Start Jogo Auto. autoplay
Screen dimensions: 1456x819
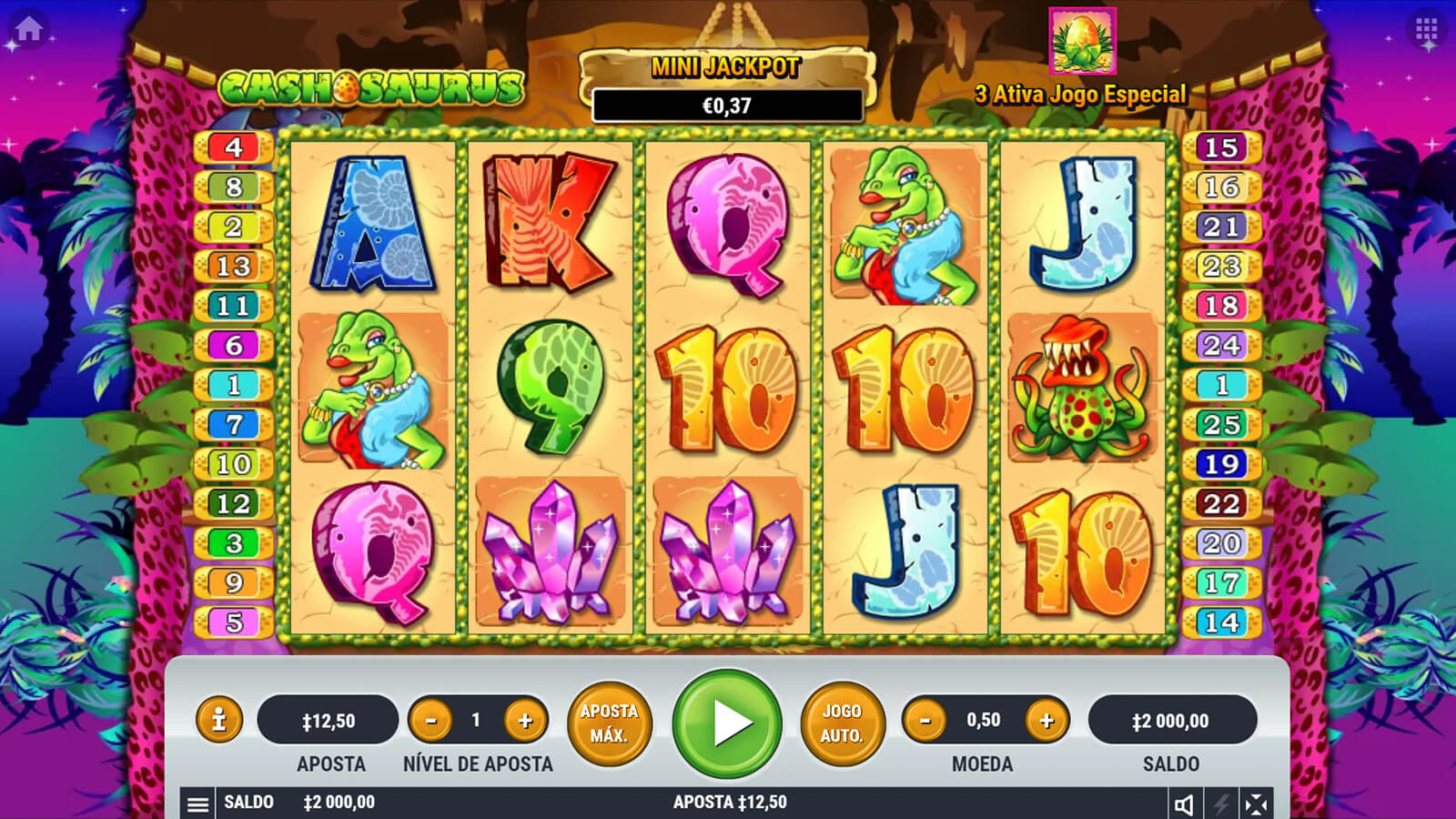[842, 723]
